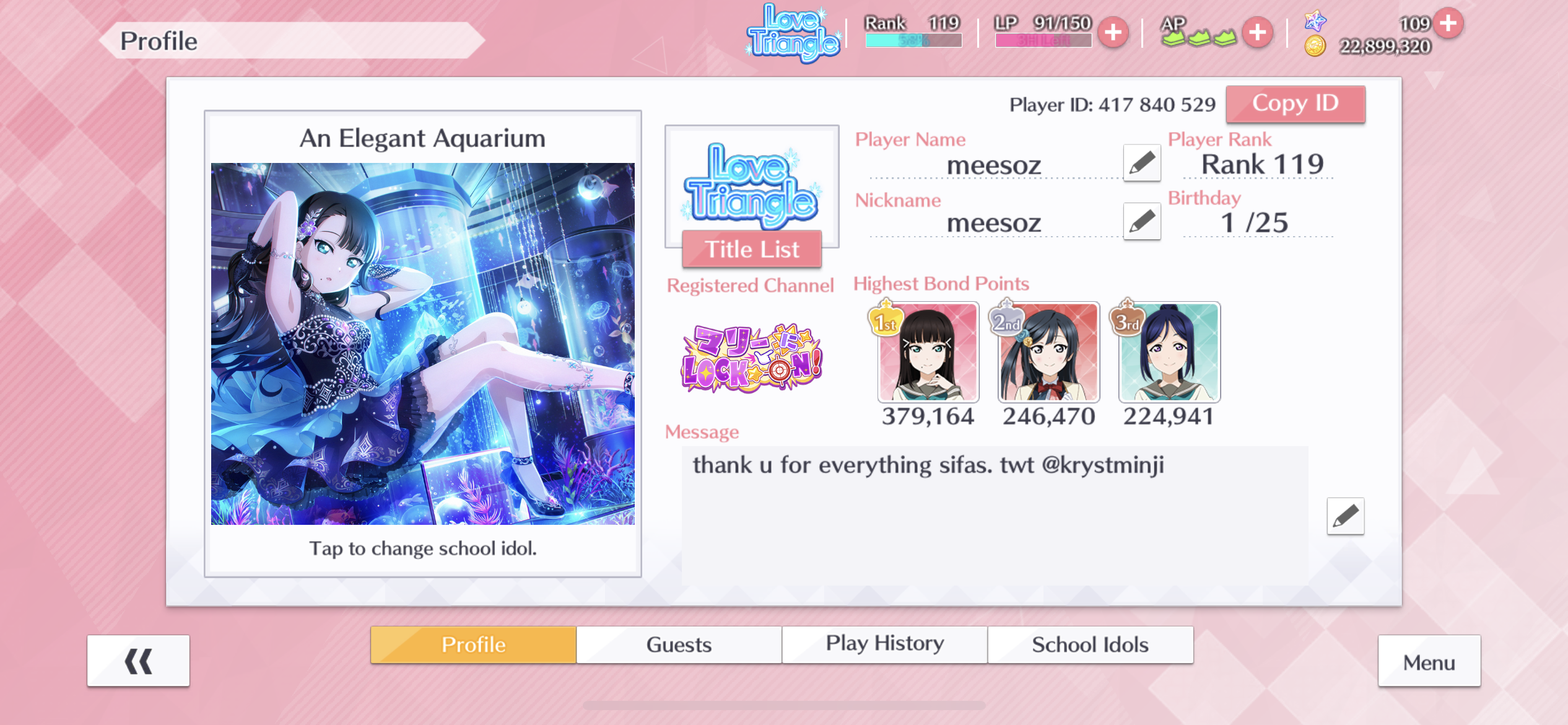
Task: Add more LP with the plus button
Action: (1113, 32)
